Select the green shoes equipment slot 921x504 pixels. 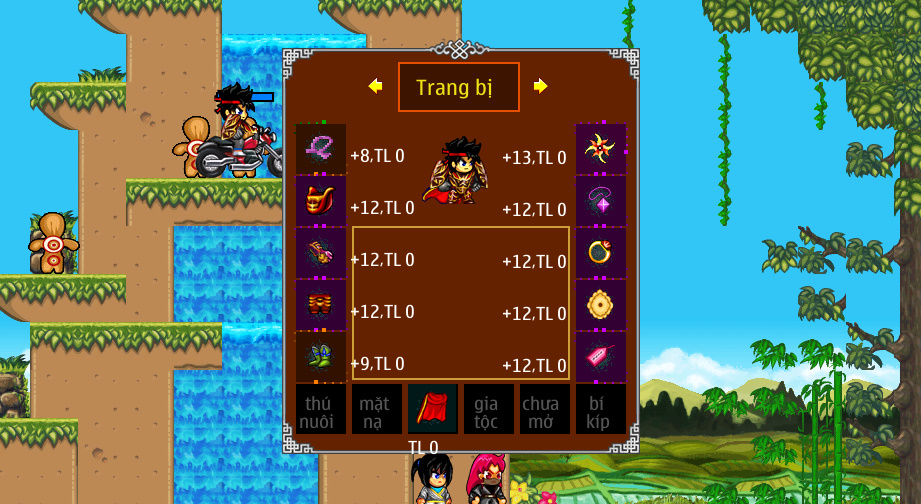(321, 357)
